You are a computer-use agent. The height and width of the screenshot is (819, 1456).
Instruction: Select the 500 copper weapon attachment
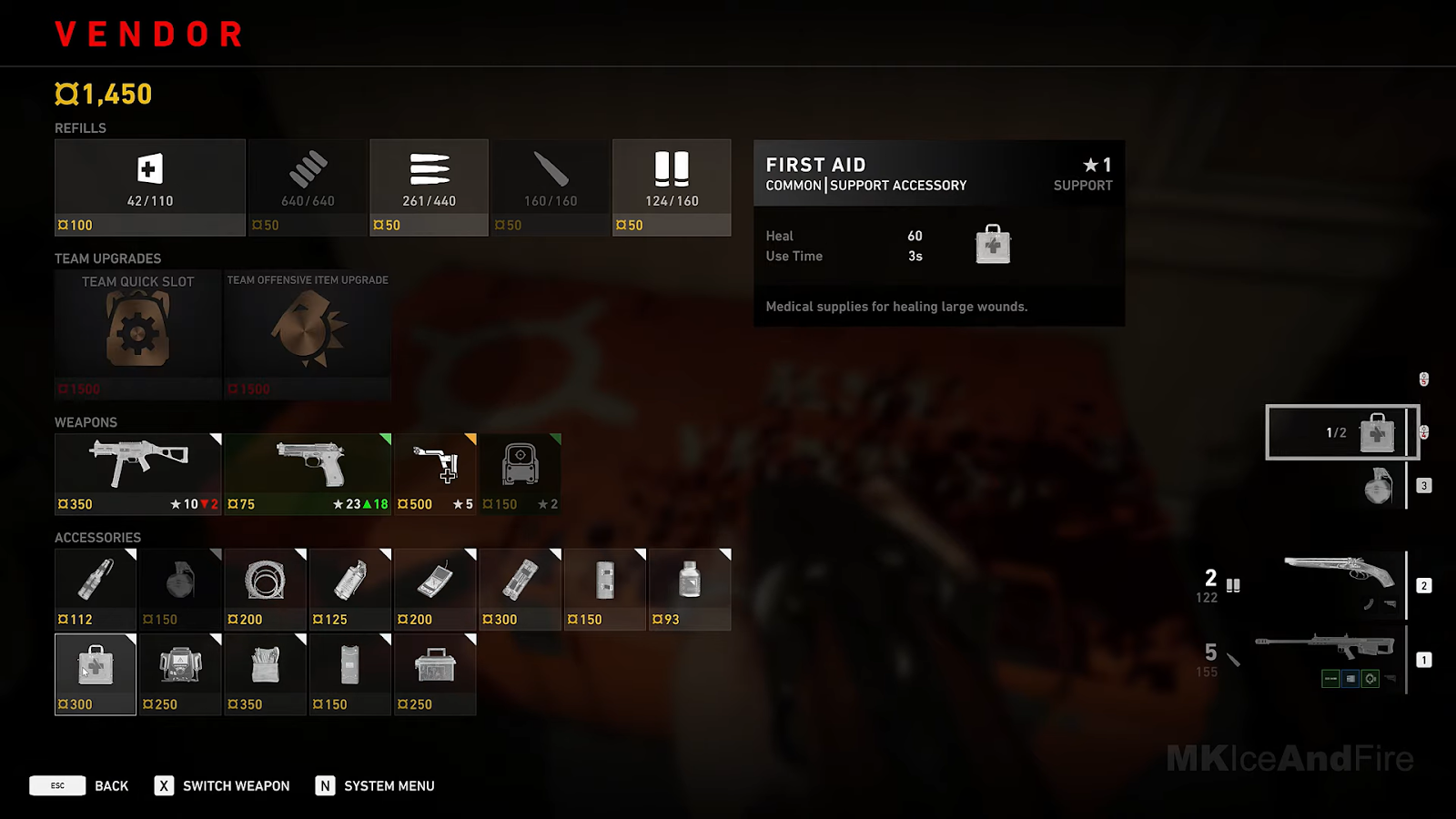coord(435,474)
